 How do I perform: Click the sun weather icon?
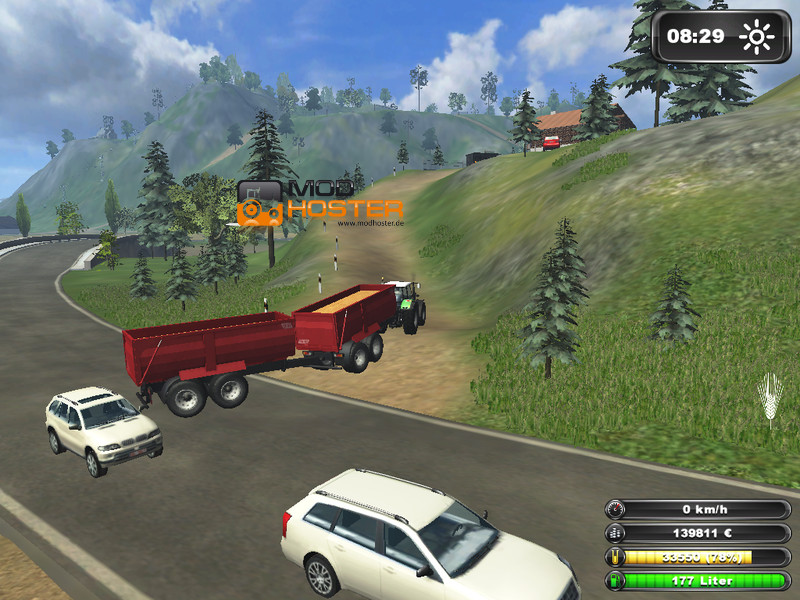pos(757,38)
